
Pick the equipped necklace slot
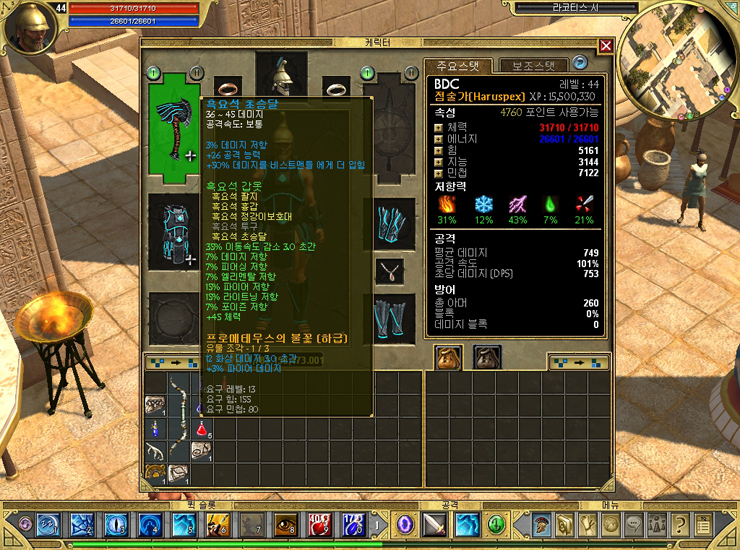(390, 270)
